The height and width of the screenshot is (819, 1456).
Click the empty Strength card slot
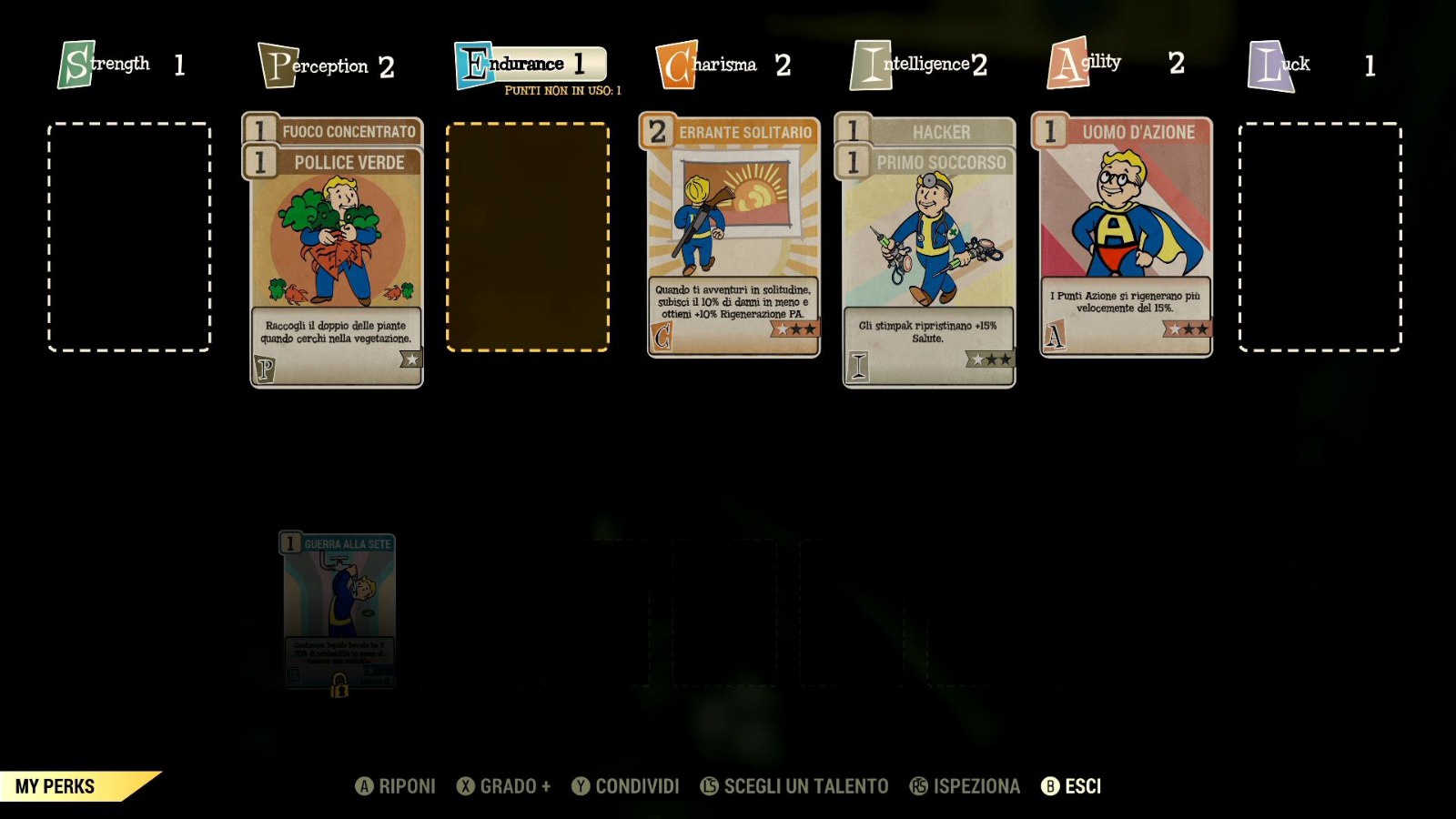129,238
